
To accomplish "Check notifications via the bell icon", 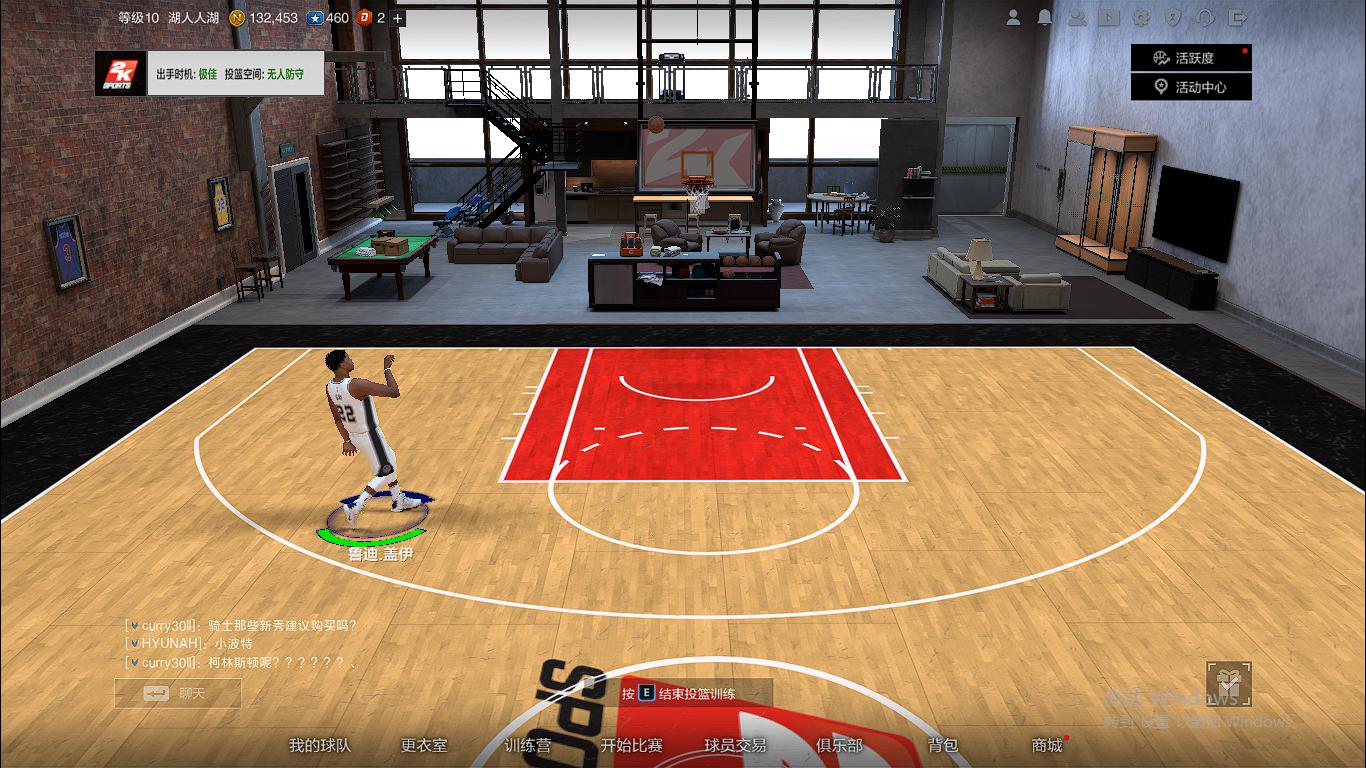I will (1045, 17).
